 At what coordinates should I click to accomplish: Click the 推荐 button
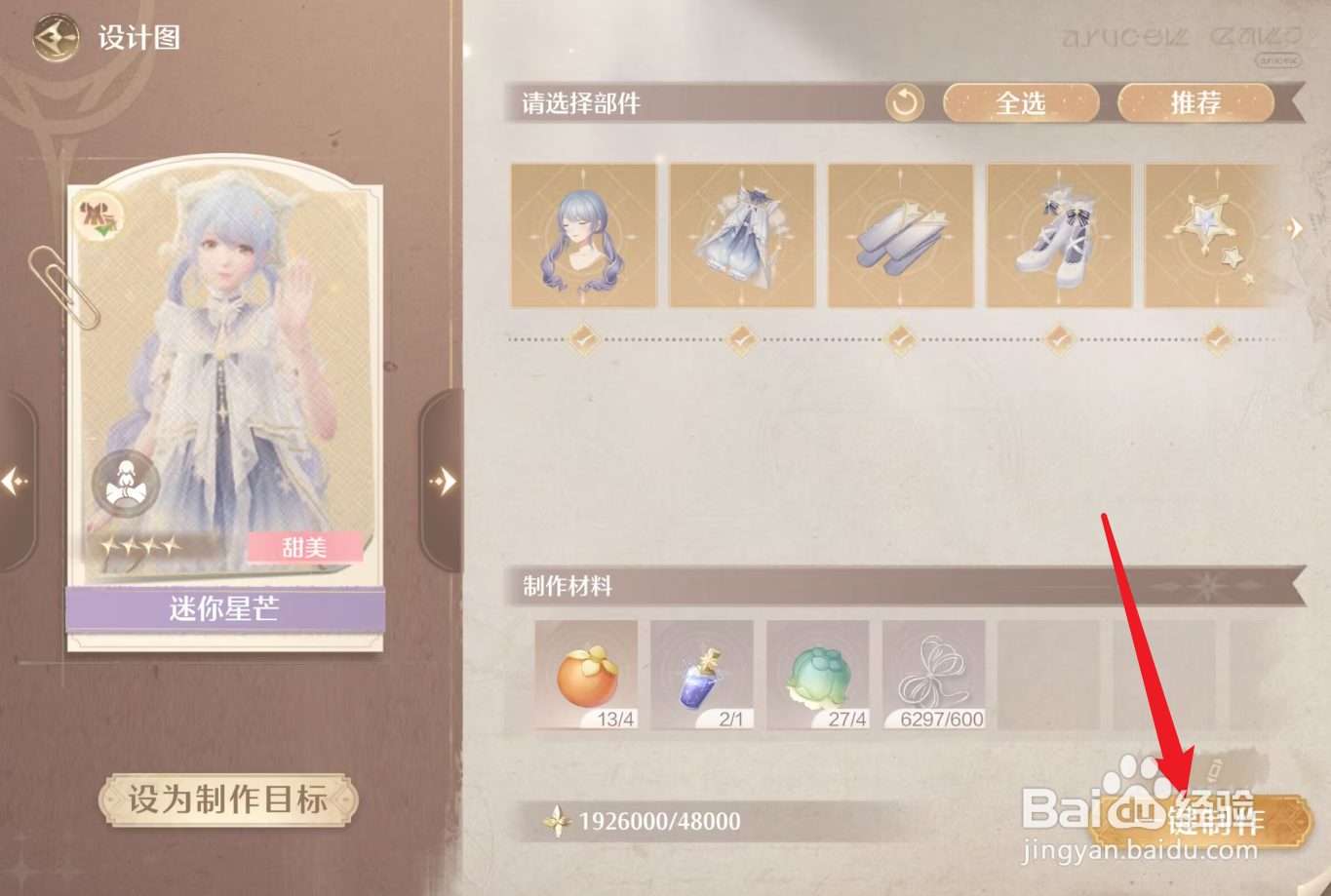click(x=1195, y=103)
